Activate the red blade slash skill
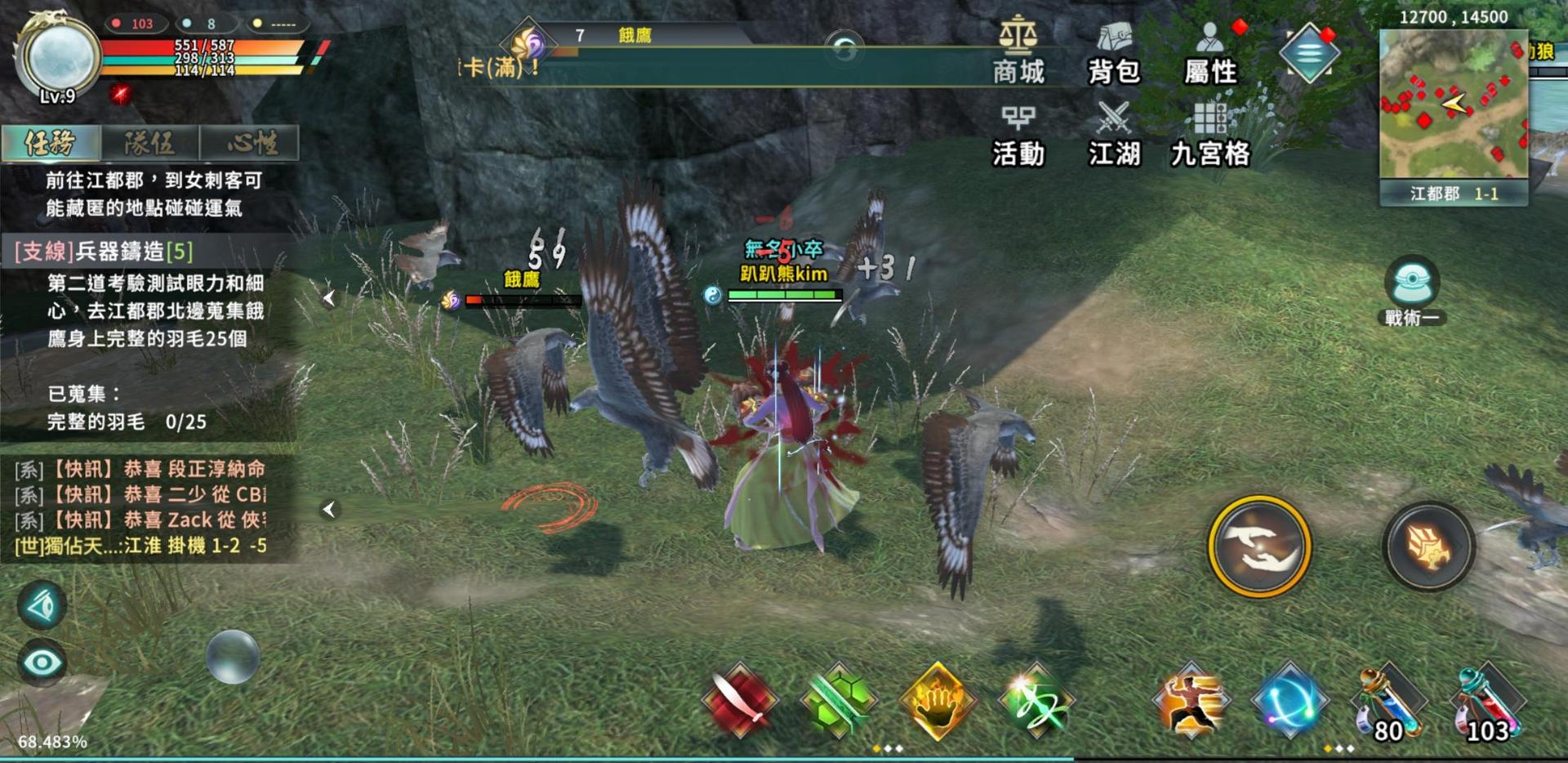The width and height of the screenshot is (1568, 763). tap(740, 701)
